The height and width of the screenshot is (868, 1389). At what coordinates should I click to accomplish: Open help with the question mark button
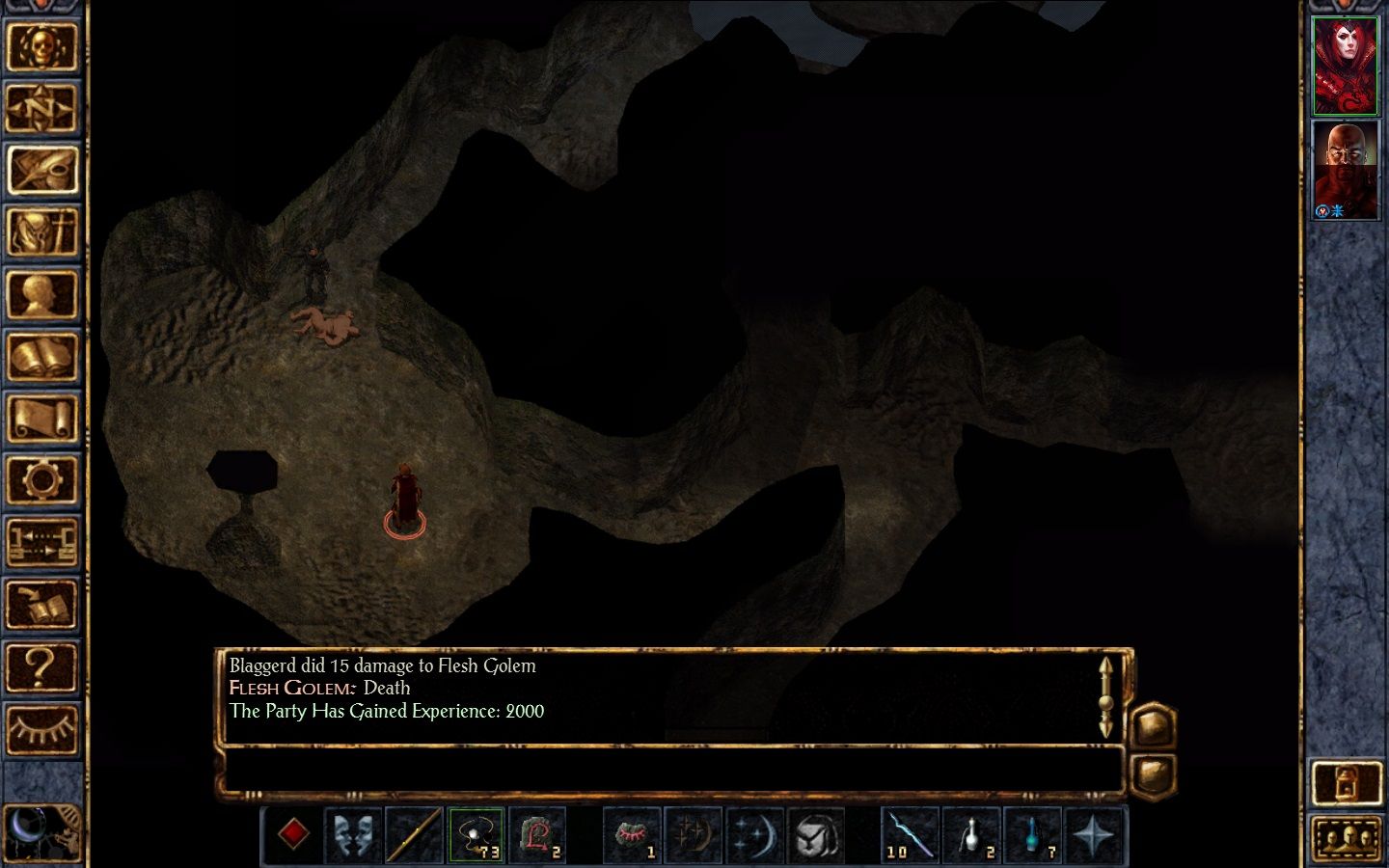tap(41, 666)
